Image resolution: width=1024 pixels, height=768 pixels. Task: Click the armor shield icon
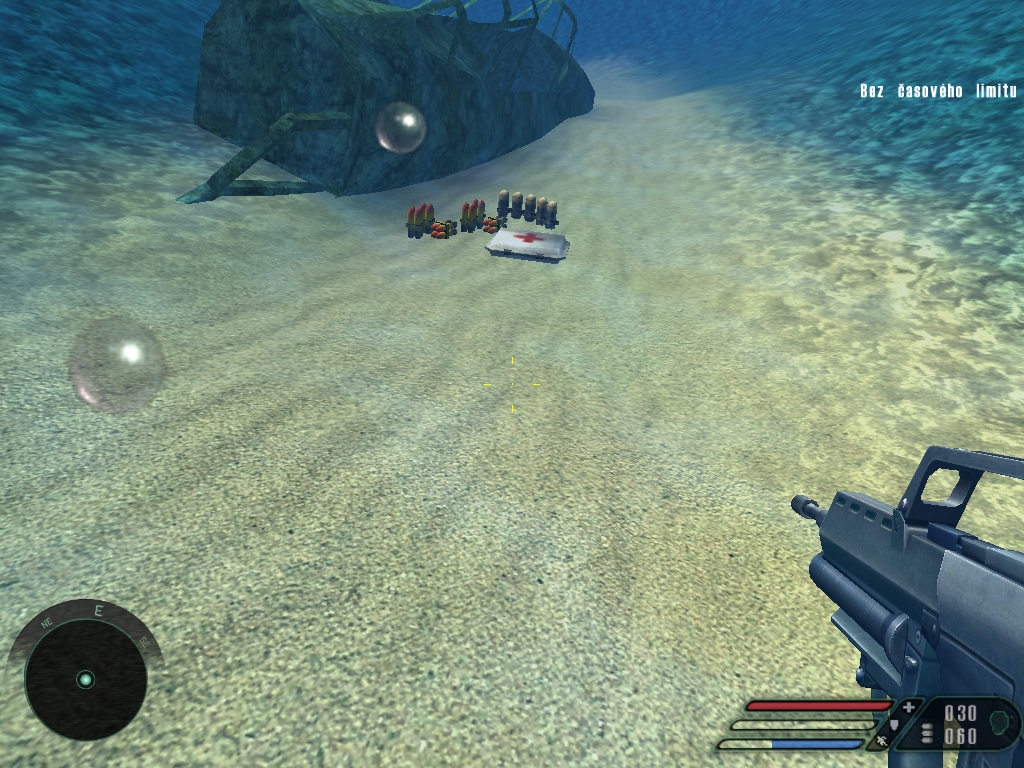pyautogui.click(x=894, y=724)
